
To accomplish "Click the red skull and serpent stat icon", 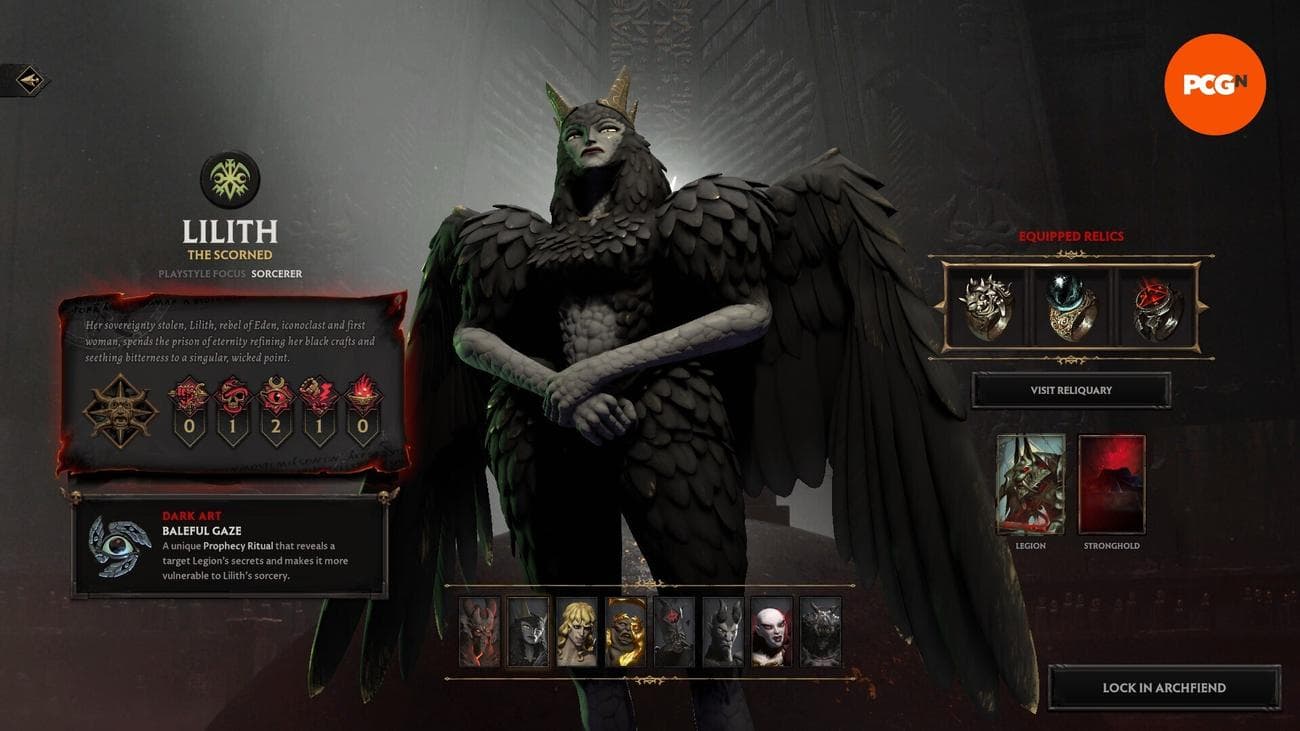I will [233, 395].
